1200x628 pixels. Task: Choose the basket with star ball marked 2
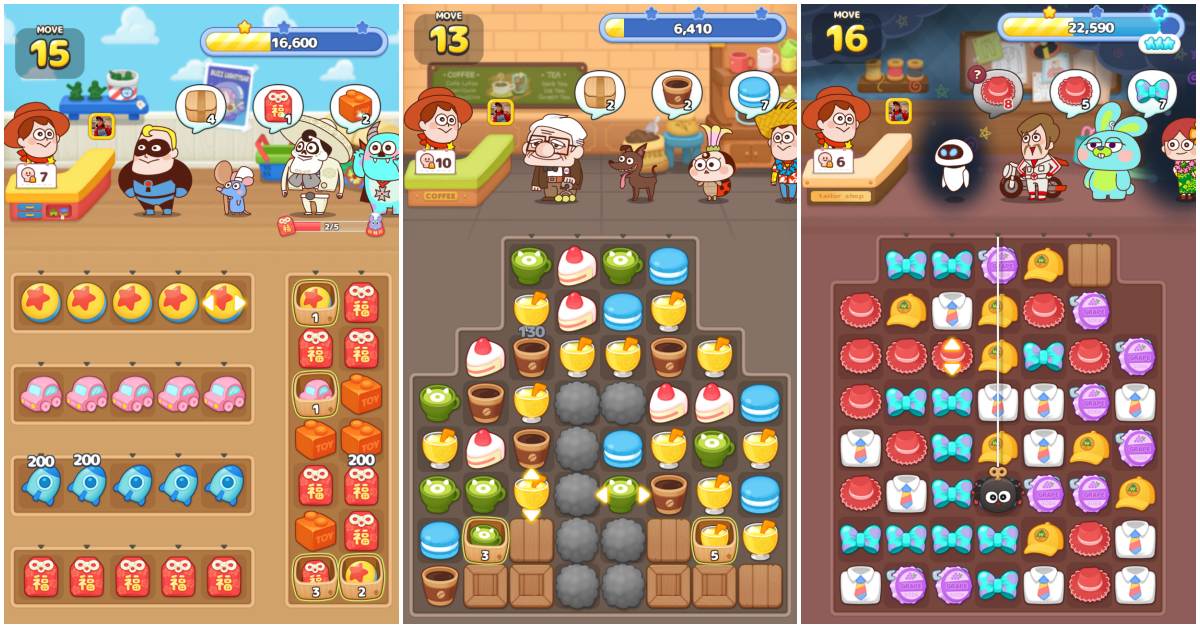(x=360, y=577)
